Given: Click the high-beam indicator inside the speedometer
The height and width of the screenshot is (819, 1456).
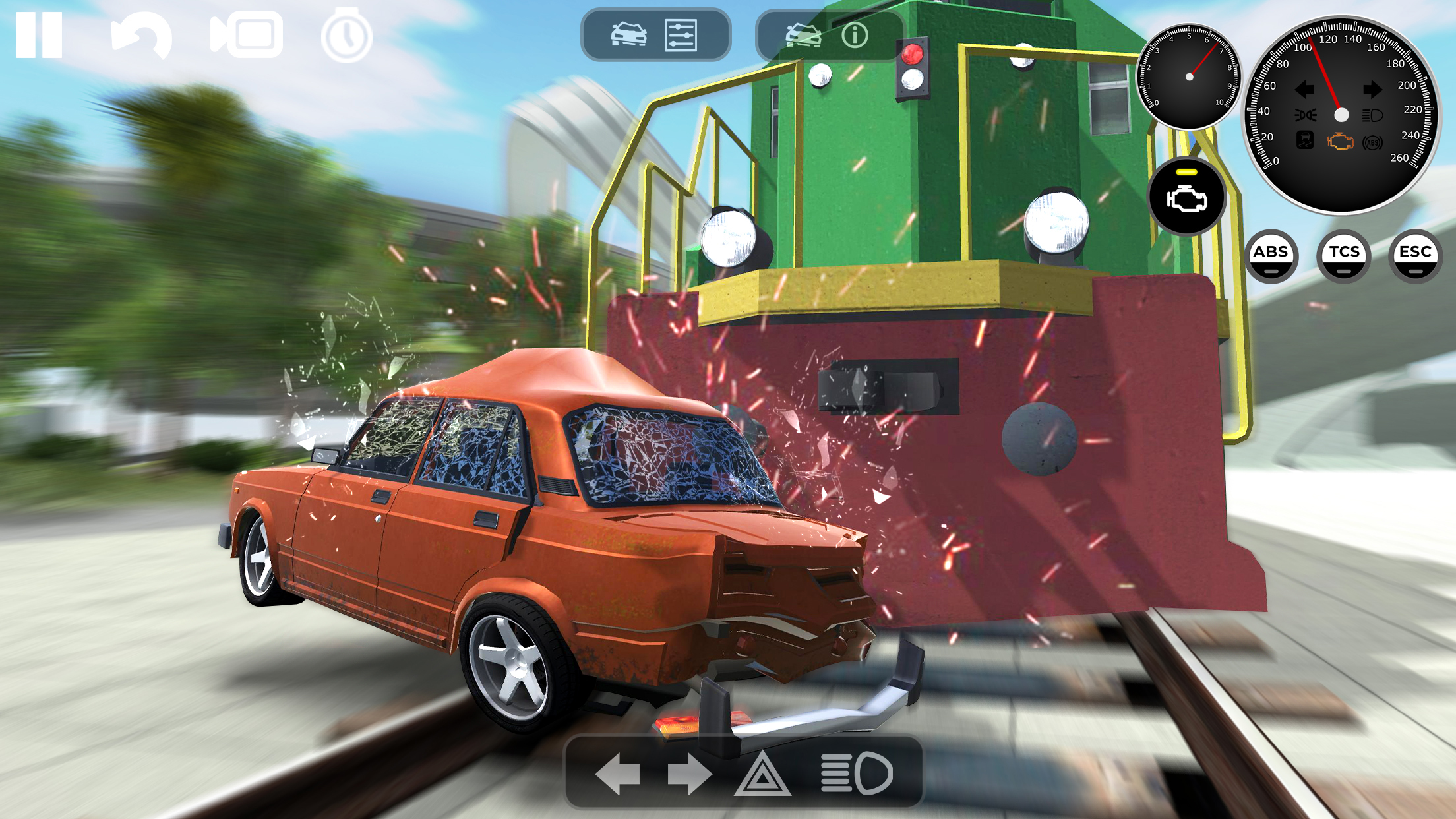Looking at the screenshot, I should click(1373, 115).
